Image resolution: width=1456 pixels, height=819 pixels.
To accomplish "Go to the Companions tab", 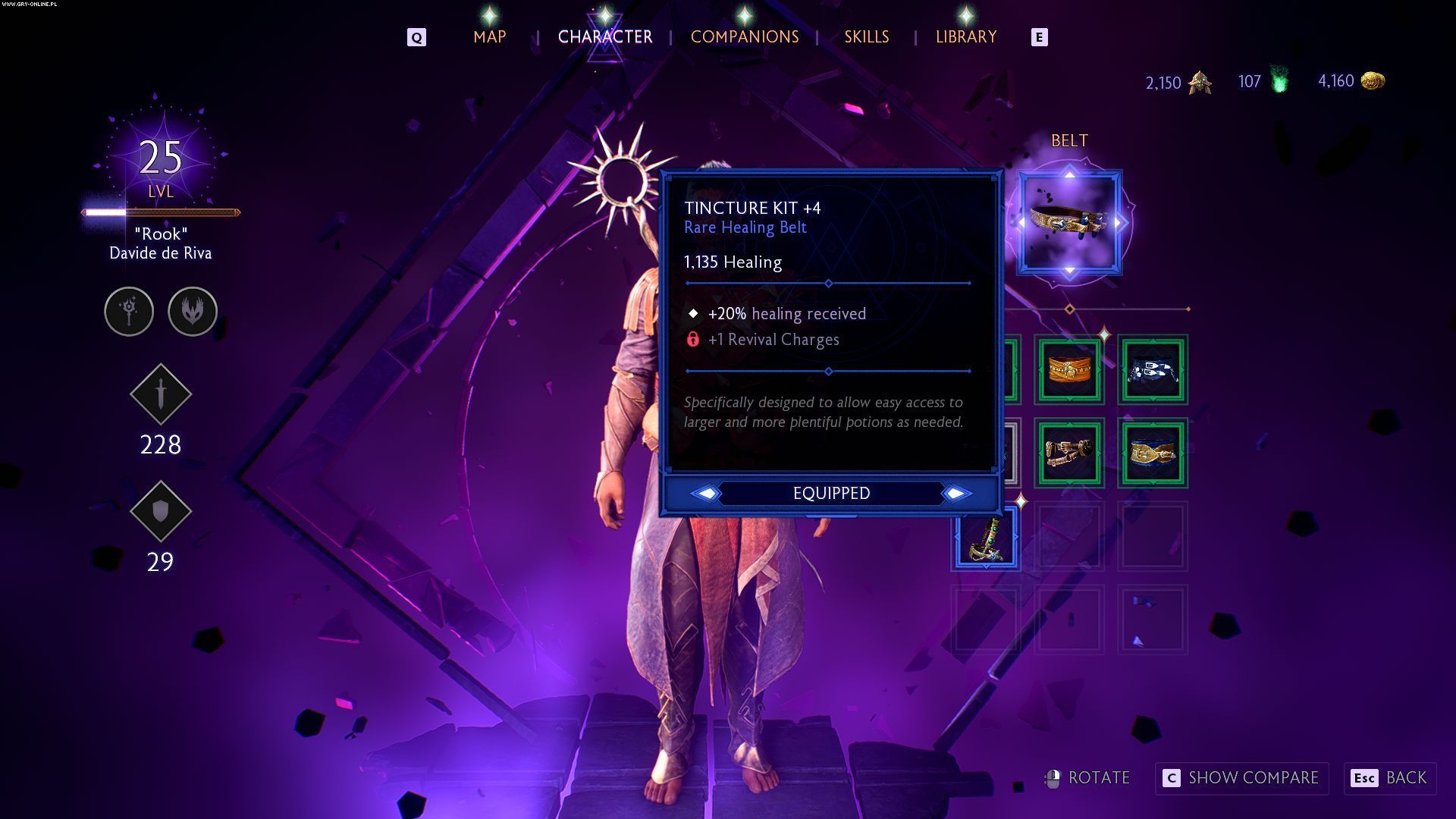I will click(x=744, y=36).
